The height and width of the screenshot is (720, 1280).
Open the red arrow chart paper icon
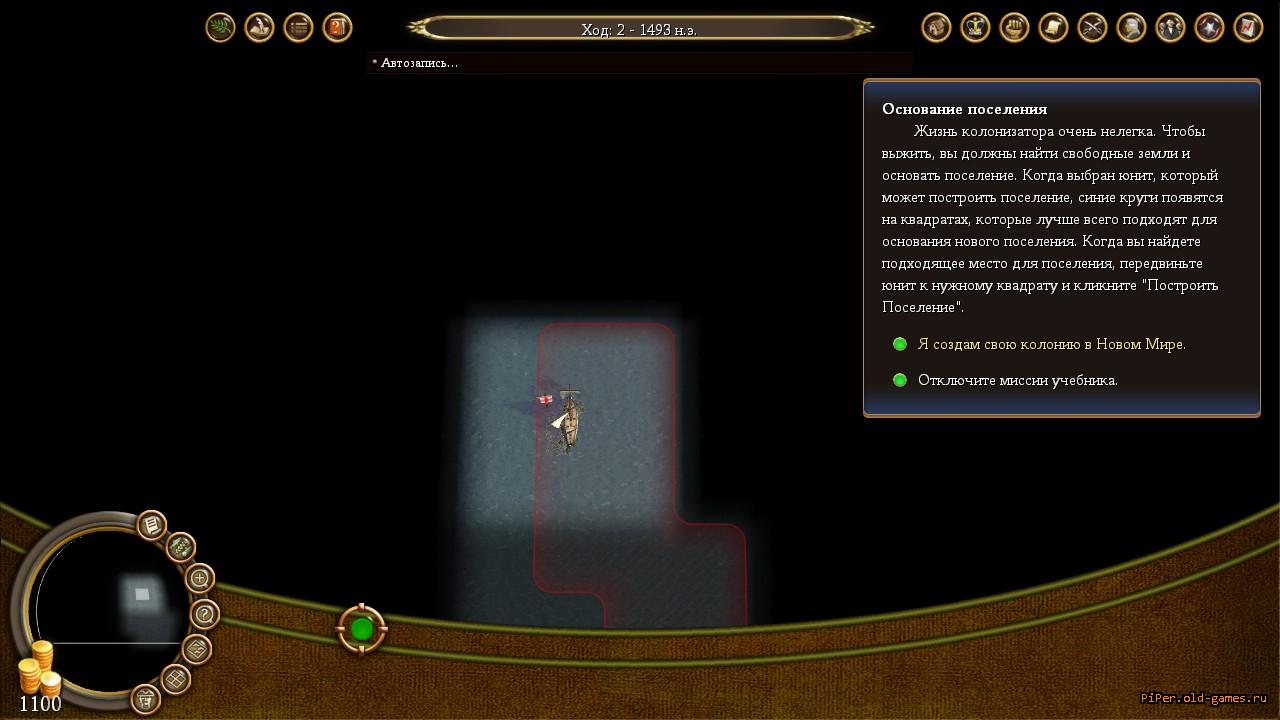[1248, 27]
